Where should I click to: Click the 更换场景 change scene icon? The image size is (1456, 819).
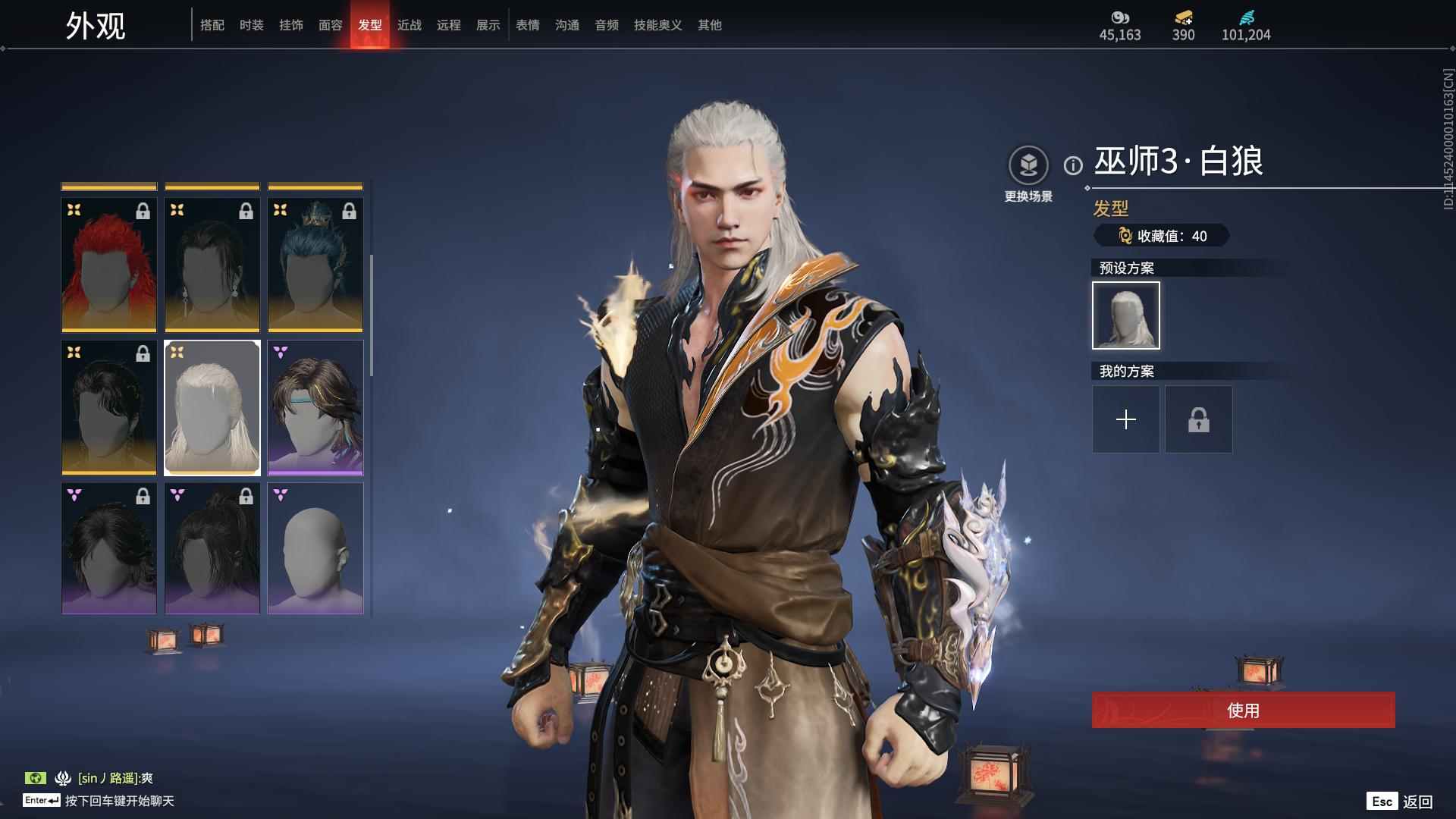click(x=1028, y=165)
